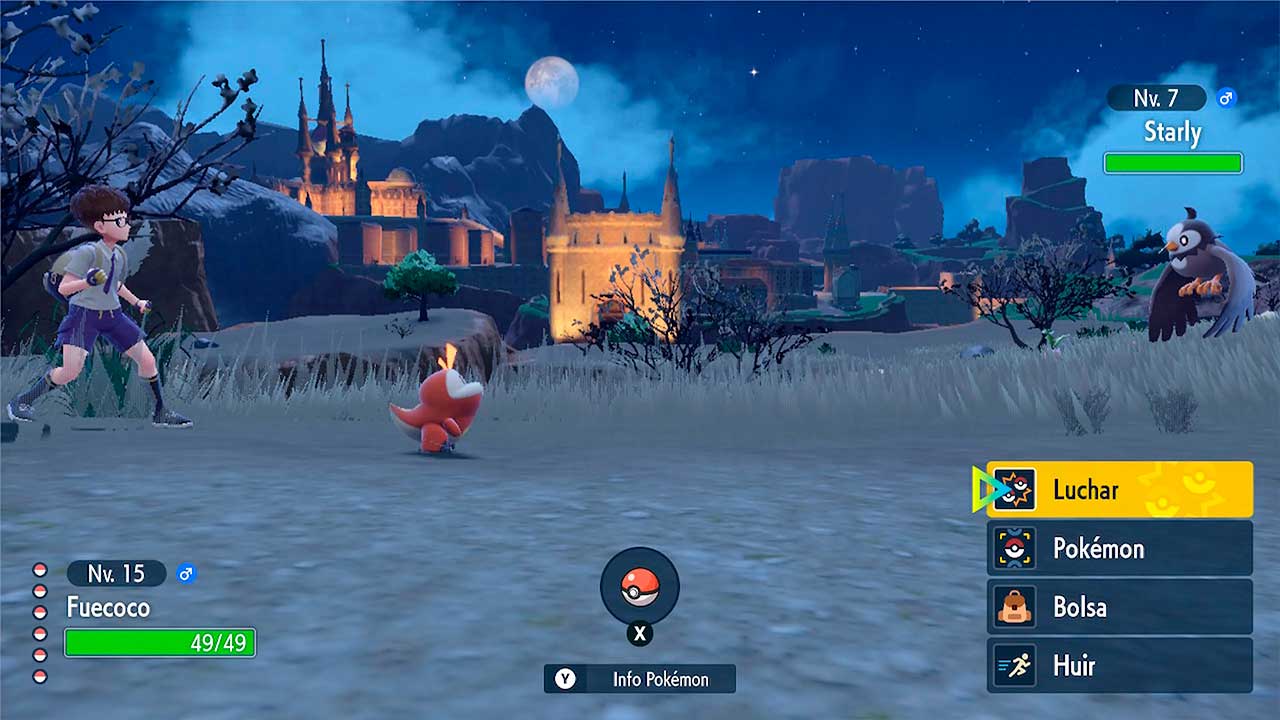Throw a Poké Ball using center ball icon
Image resolution: width=1280 pixels, height=720 pixels.
pyautogui.click(x=640, y=587)
